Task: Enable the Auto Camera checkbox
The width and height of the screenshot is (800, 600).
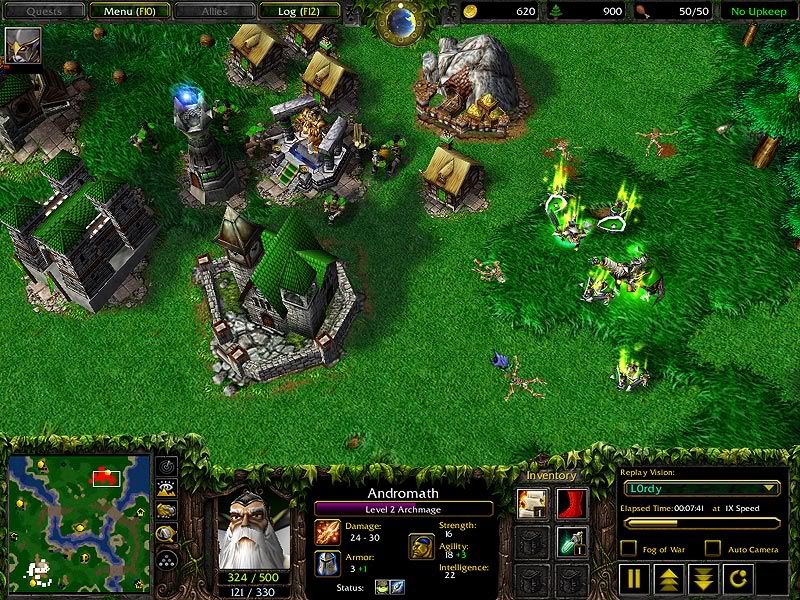Action: [x=713, y=548]
